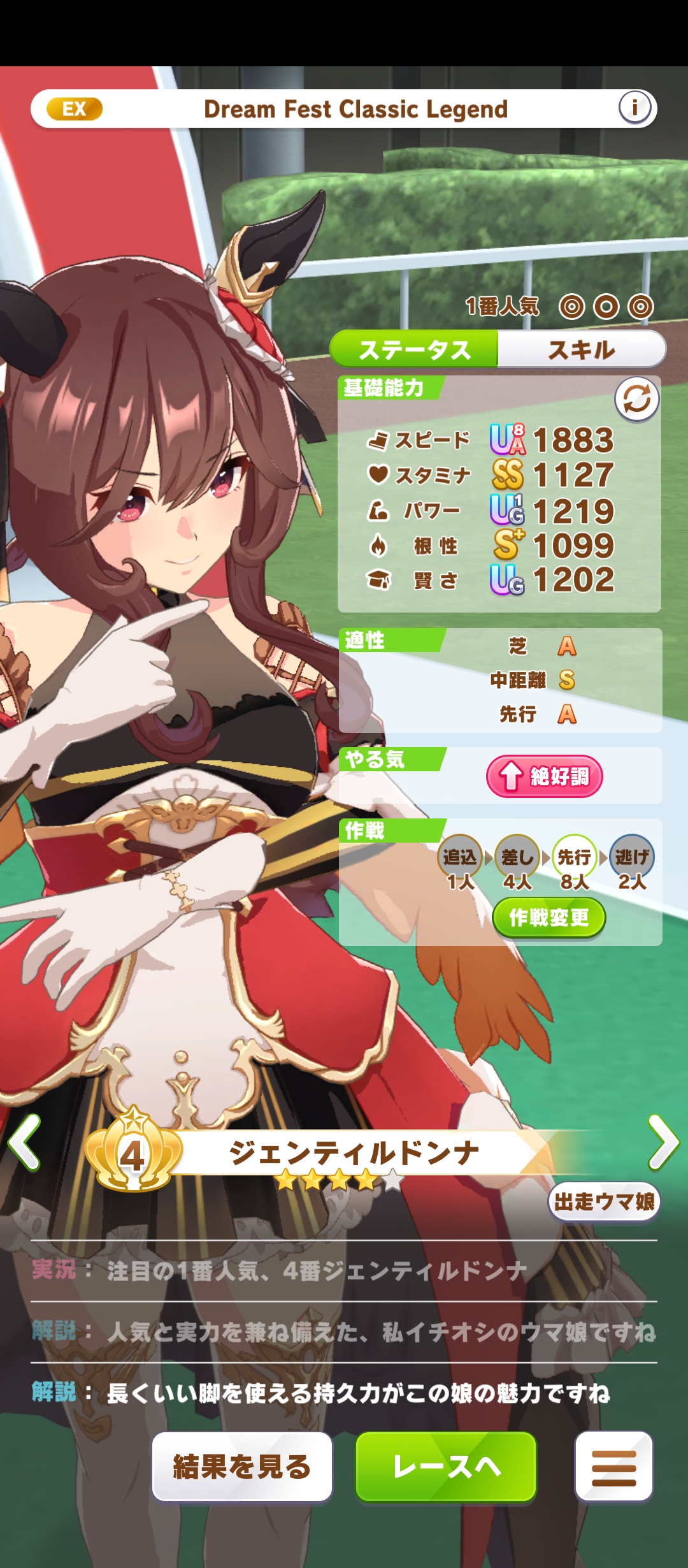
Task: Open the race info icon
Action: (x=634, y=108)
